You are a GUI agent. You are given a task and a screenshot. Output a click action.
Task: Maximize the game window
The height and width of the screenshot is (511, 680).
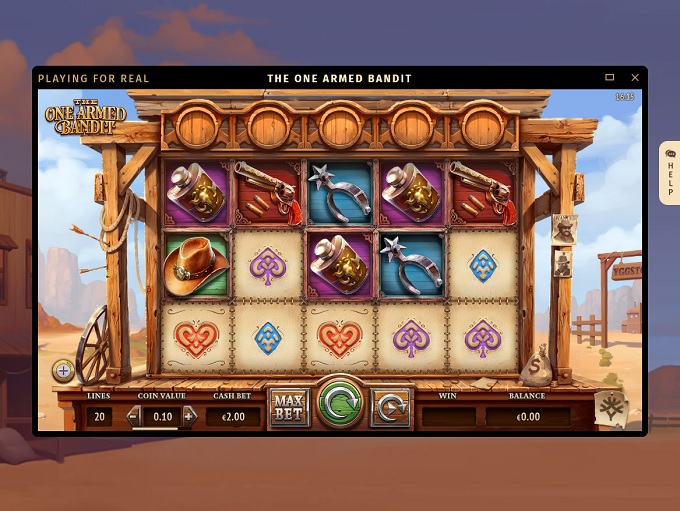(x=610, y=78)
